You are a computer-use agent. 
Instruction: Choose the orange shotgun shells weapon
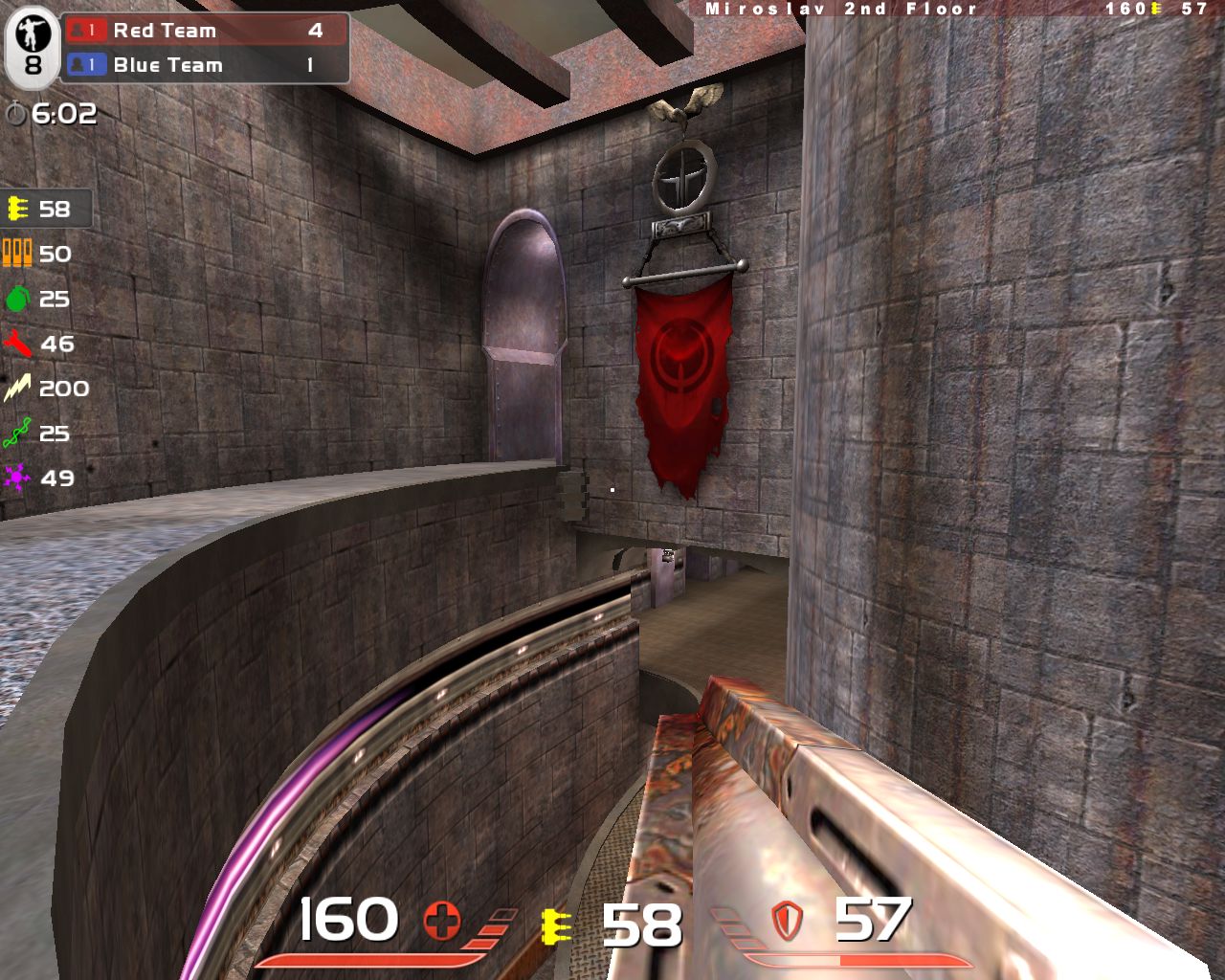(17, 254)
